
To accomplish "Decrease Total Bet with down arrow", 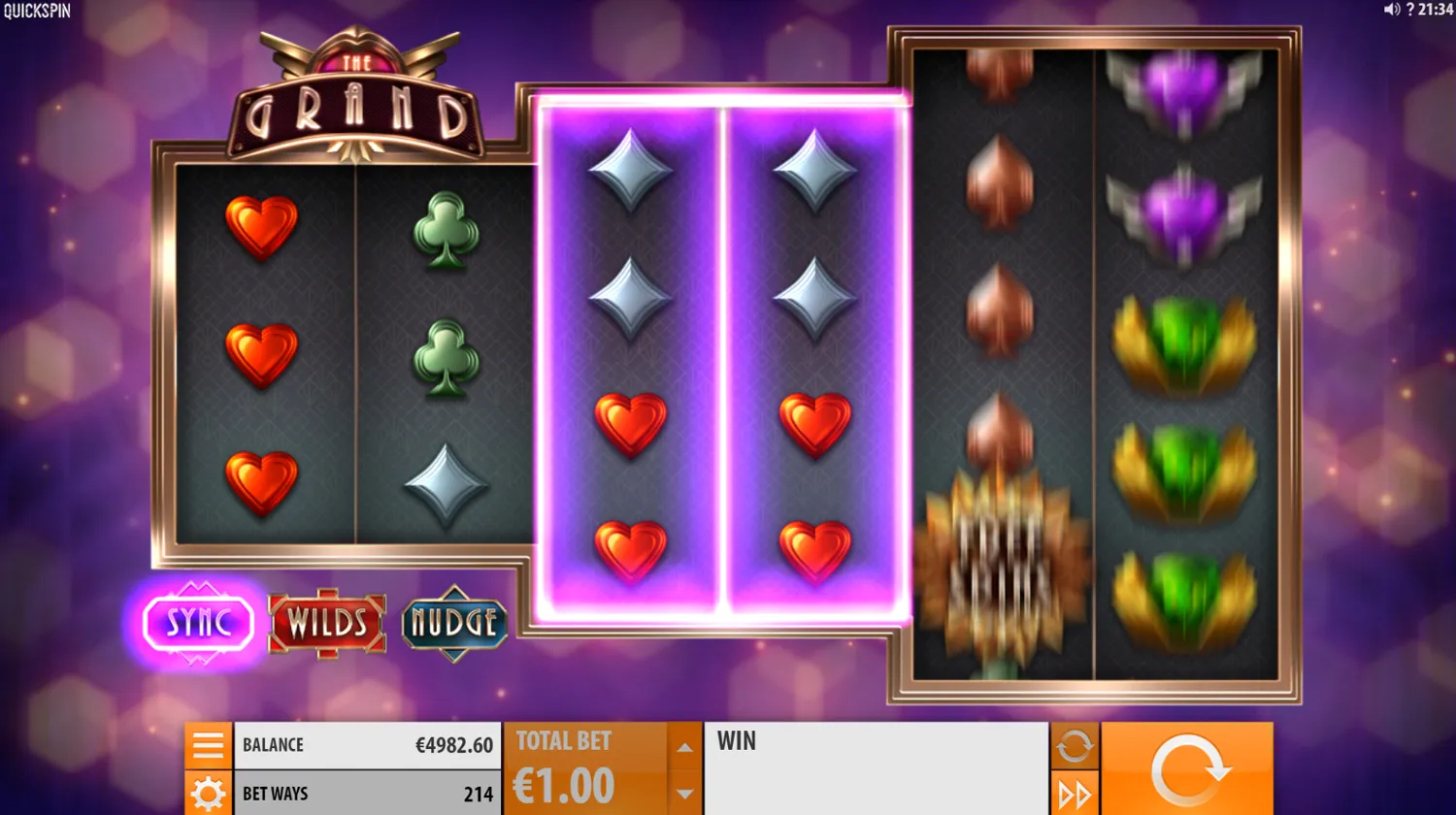I will 684,794.
